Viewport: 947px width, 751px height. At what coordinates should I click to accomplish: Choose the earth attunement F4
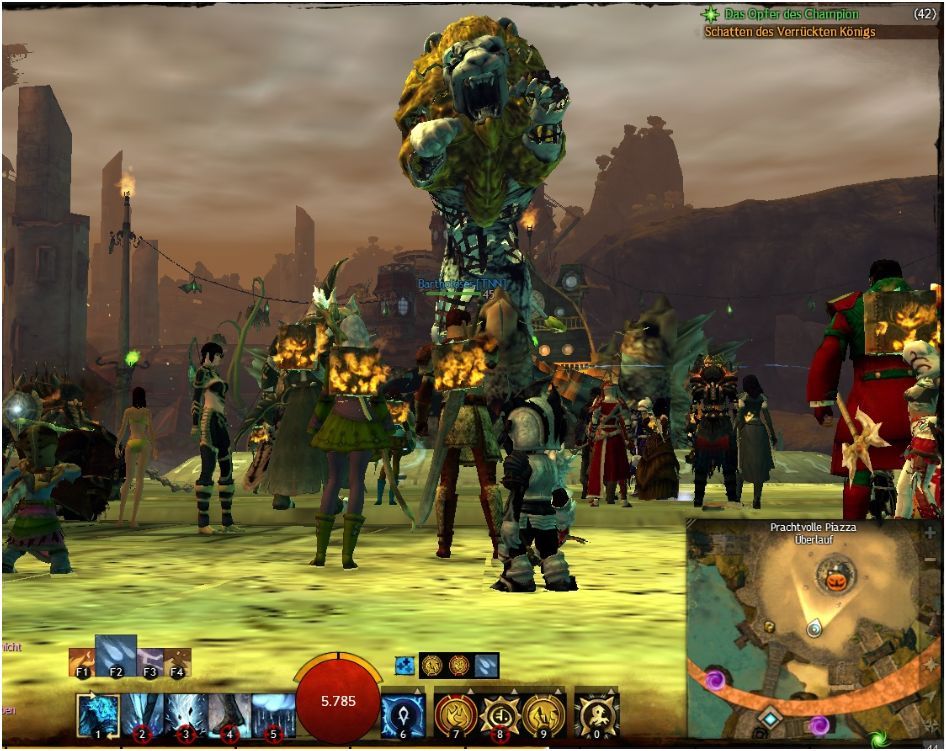point(177,662)
